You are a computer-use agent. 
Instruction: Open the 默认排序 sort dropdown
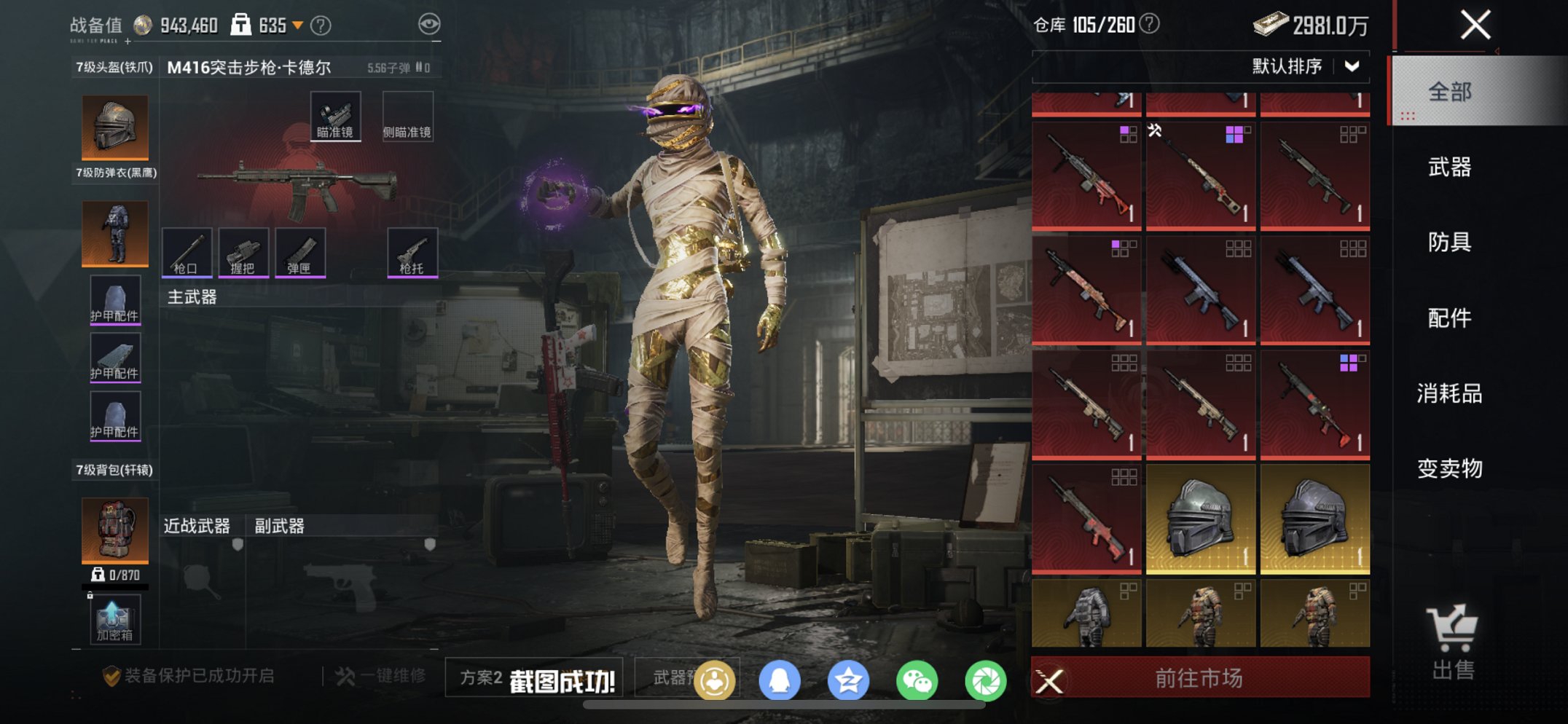1304,66
